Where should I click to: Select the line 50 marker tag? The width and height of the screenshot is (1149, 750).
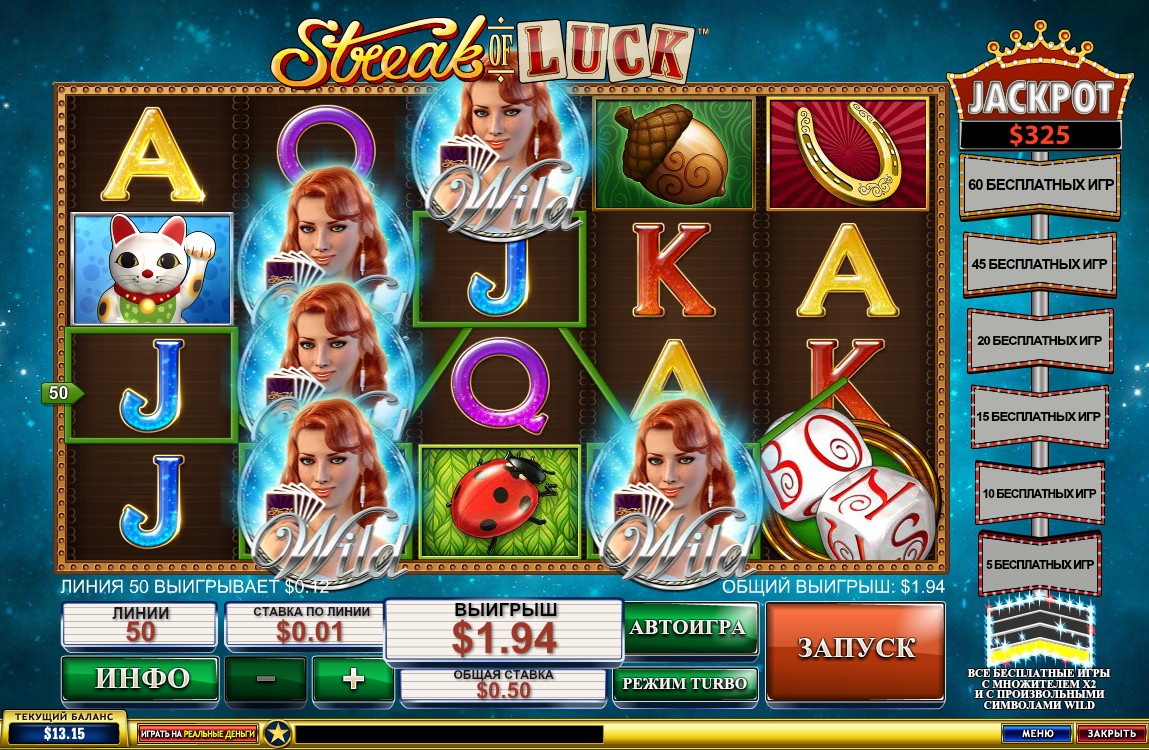[60, 393]
